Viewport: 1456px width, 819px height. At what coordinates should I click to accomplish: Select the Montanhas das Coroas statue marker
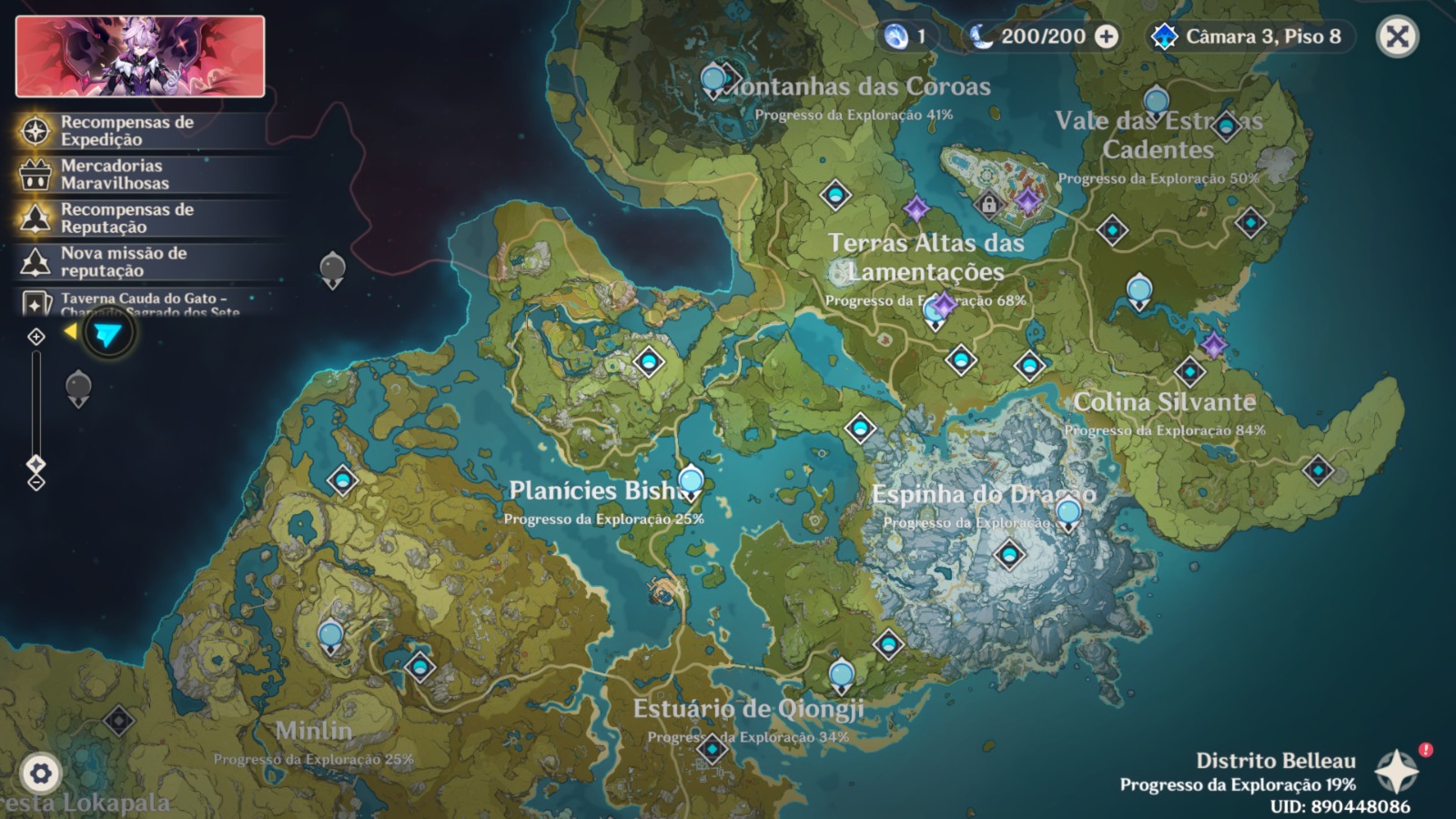coord(713,82)
